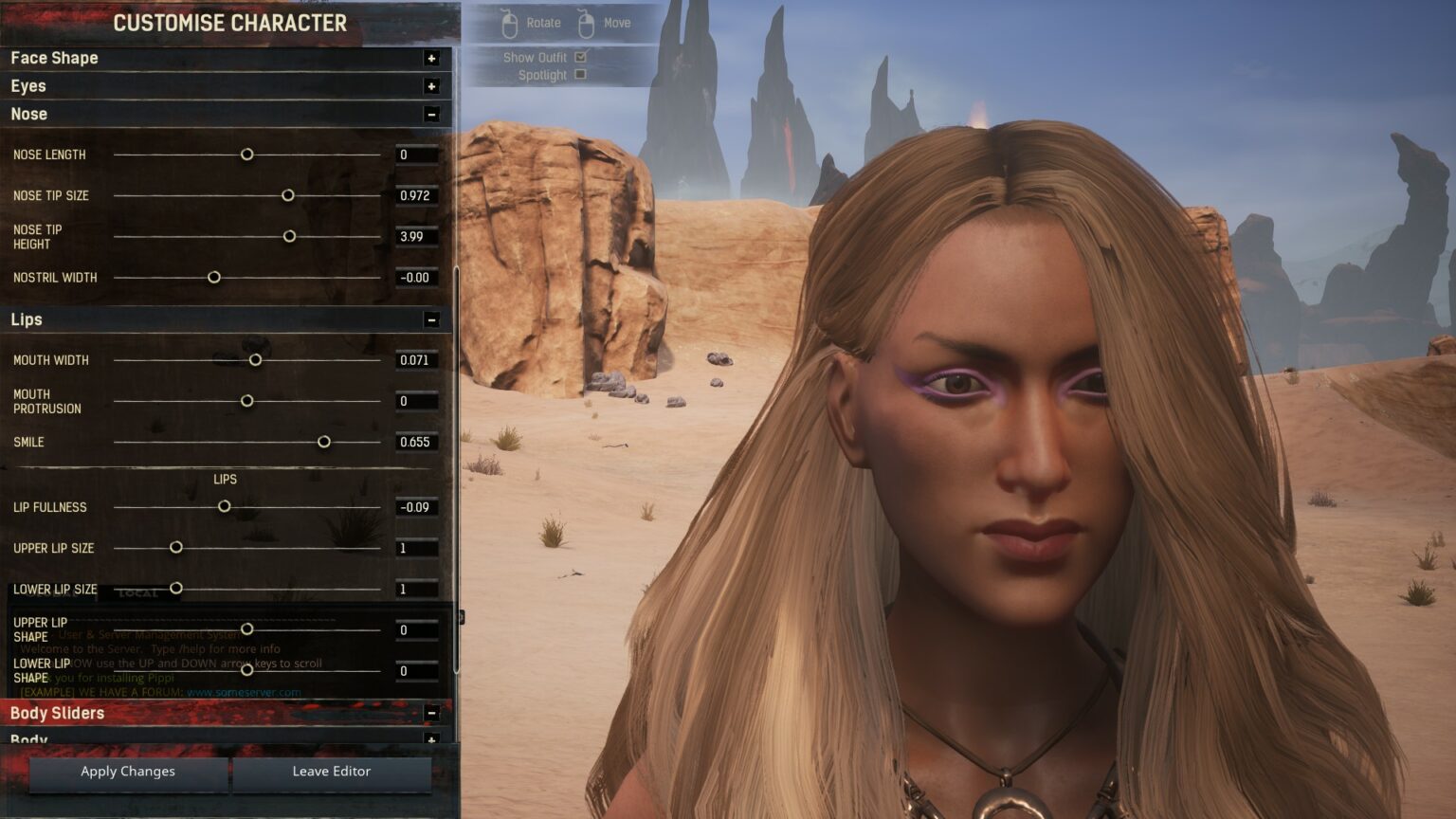This screenshot has width=1456, height=819.
Task: Enable the Spotlight checkbox
Action: pos(580,74)
